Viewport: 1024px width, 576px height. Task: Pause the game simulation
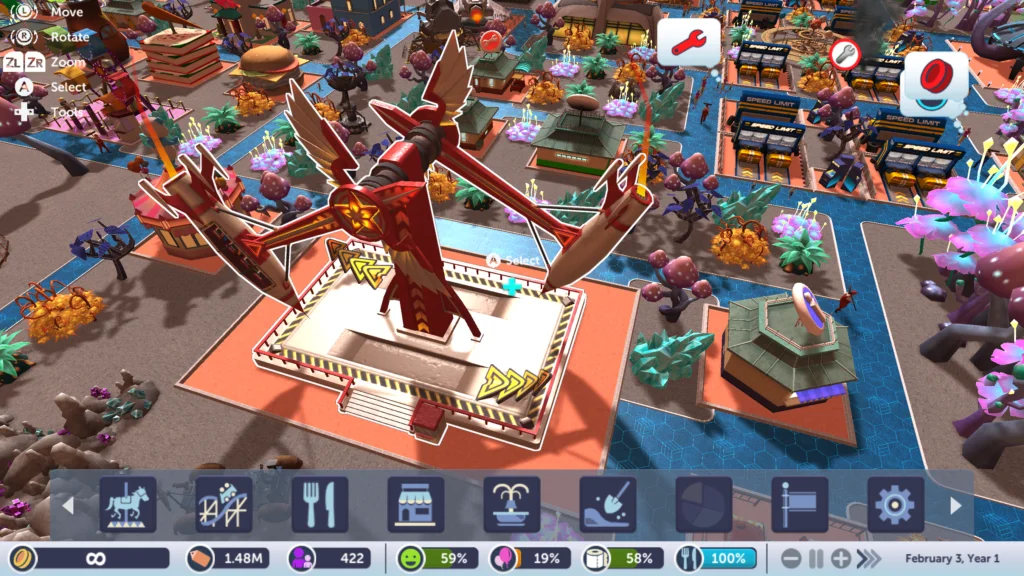point(816,559)
